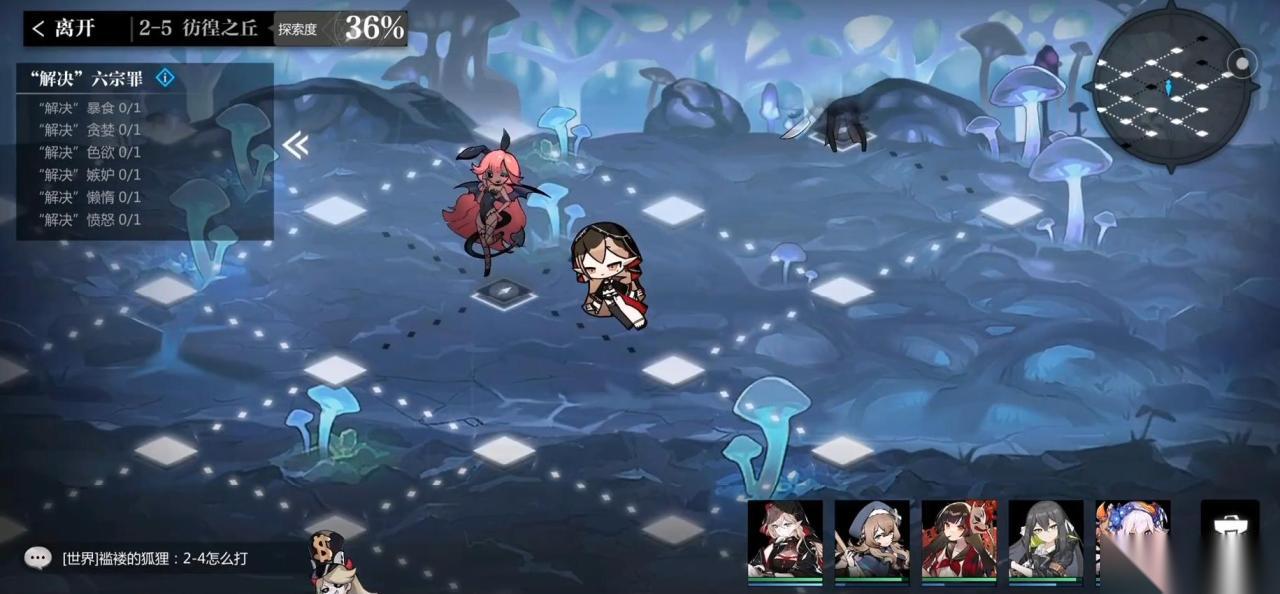Open the info icon beside "解决"六宗罪

(165, 78)
